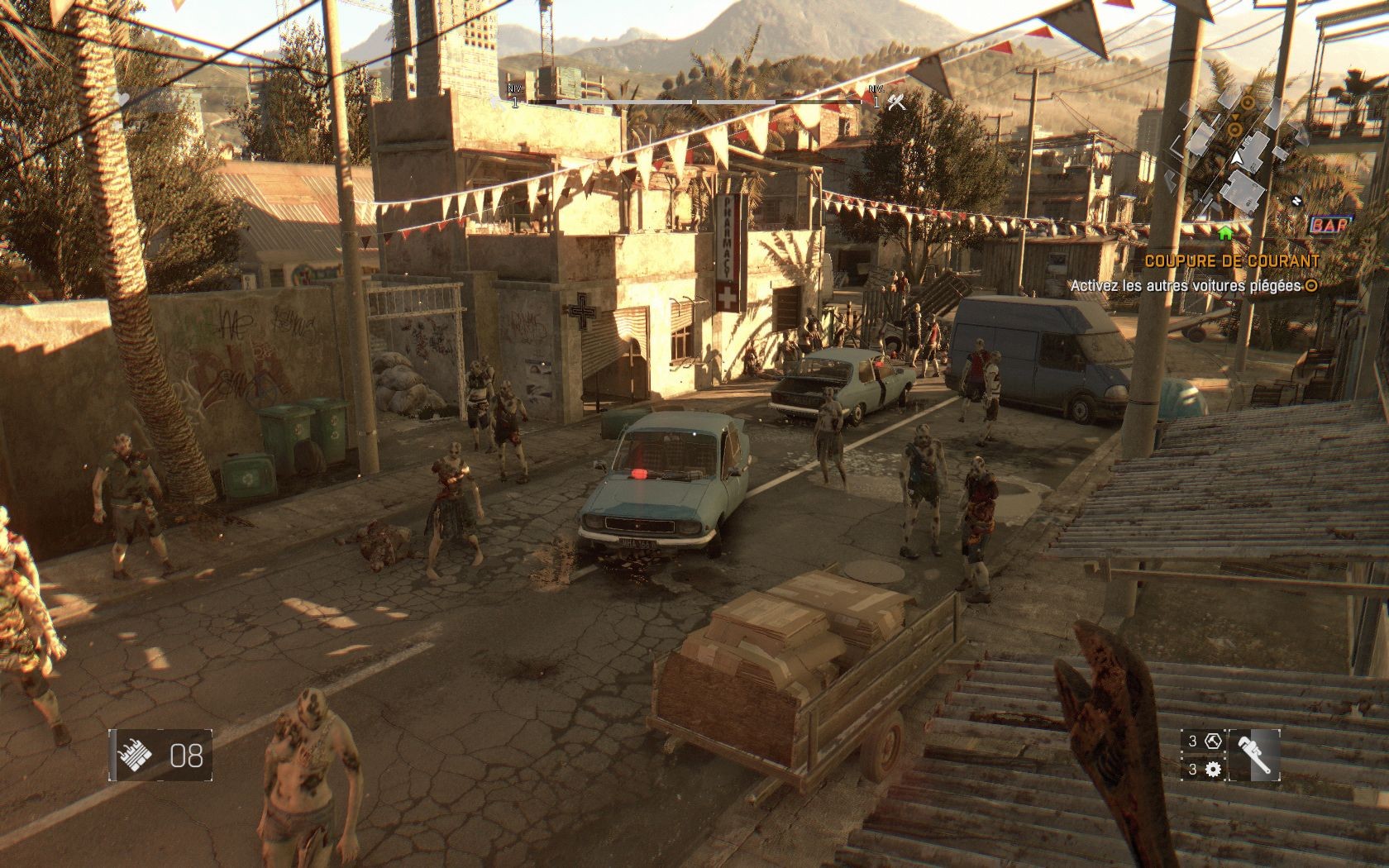Click the white player arrow on minimap
Image resolution: width=1389 pixels, height=868 pixels.
(x=1238, y=156)
